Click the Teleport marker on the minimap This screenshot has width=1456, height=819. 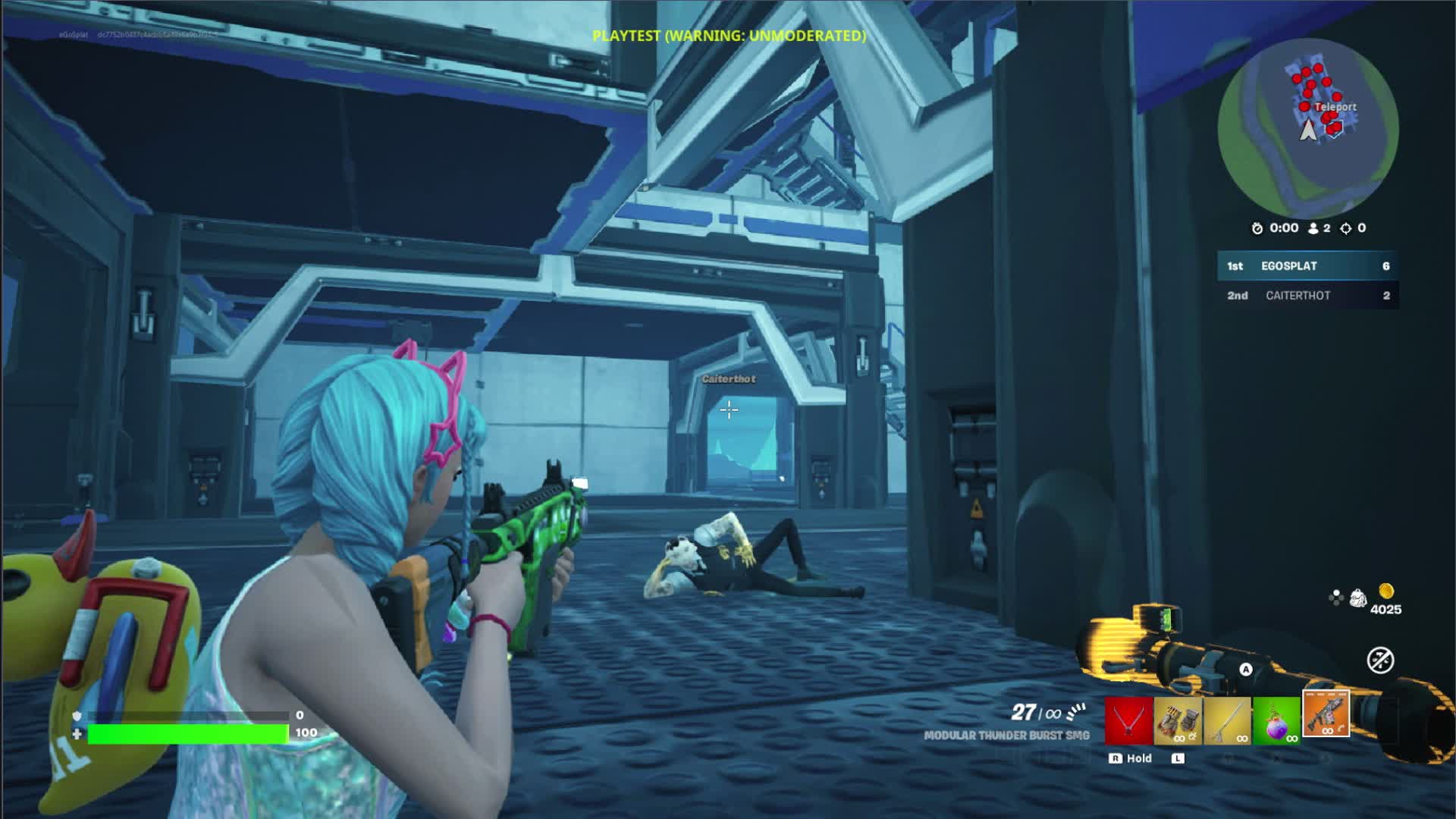[1335, 108]
